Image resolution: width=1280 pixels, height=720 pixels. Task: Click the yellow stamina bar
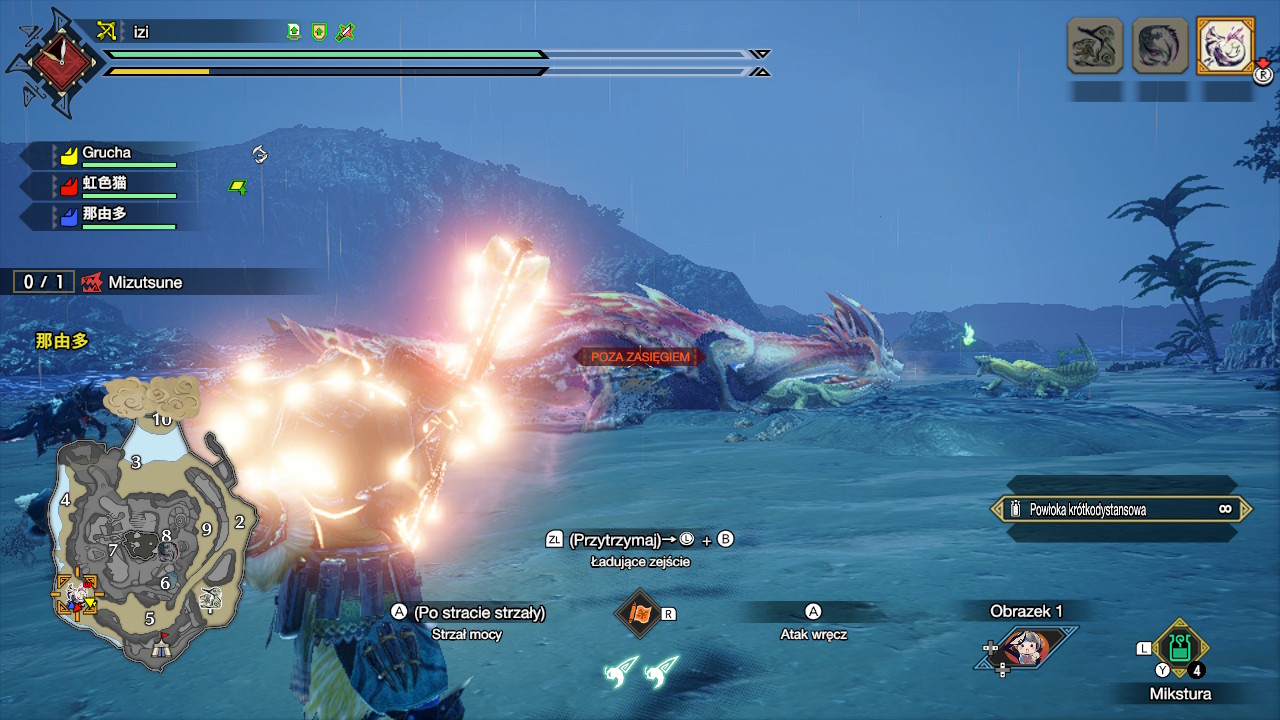[160, 72]
